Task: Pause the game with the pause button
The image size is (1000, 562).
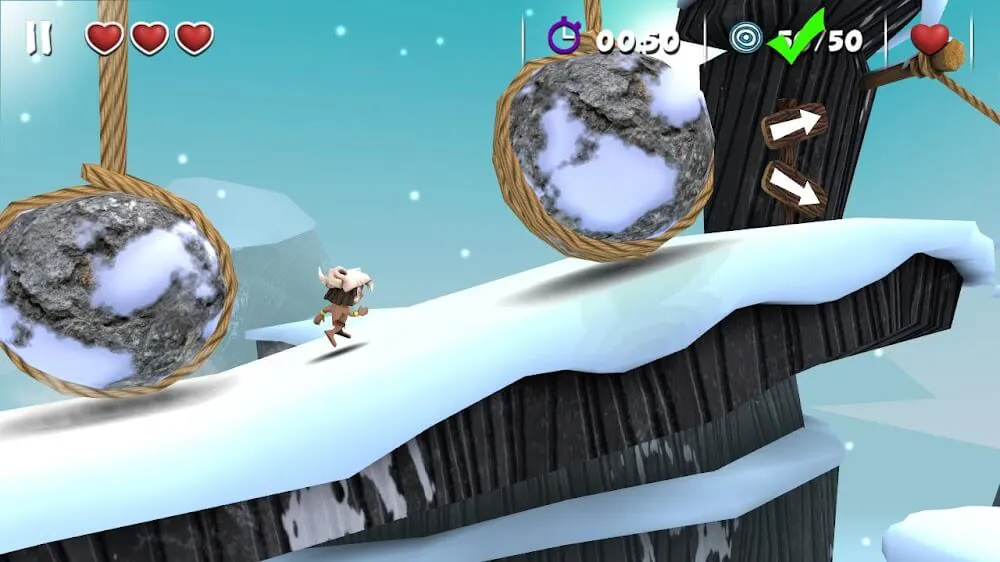Action: (39, 39)
